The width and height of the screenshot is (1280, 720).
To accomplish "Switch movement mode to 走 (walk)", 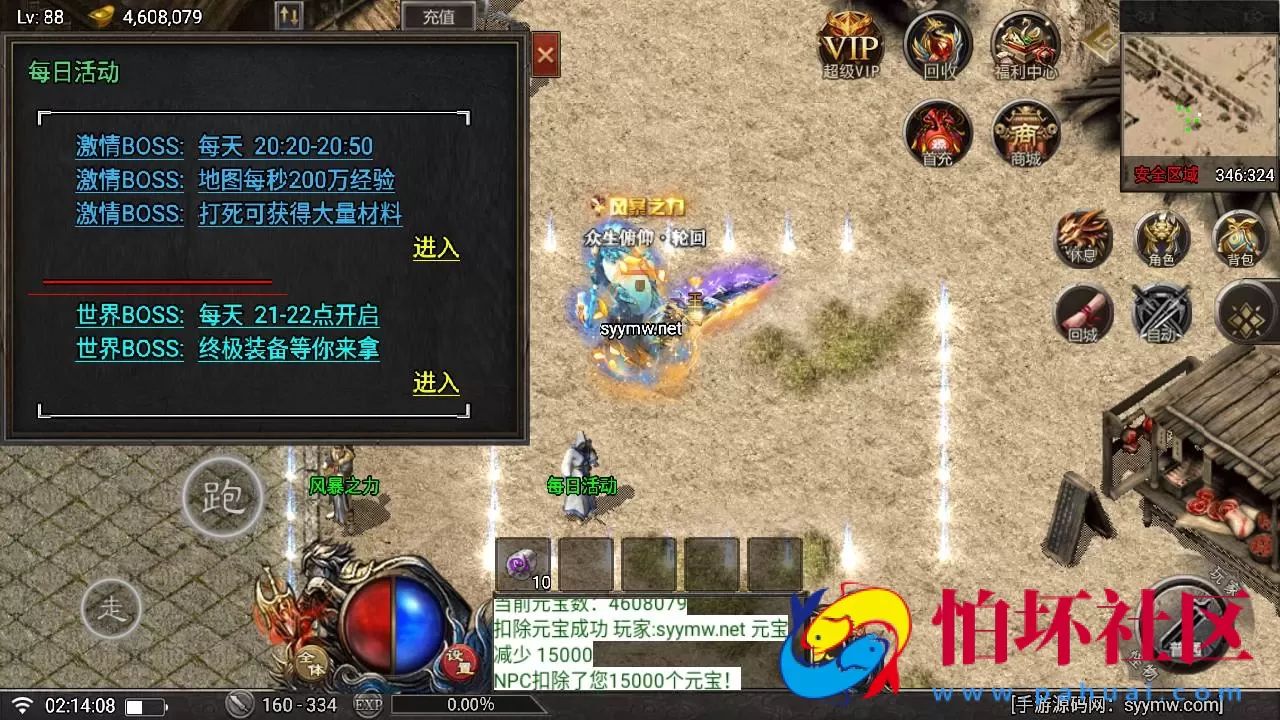I will pyautogui.click(x=113, y=608).
